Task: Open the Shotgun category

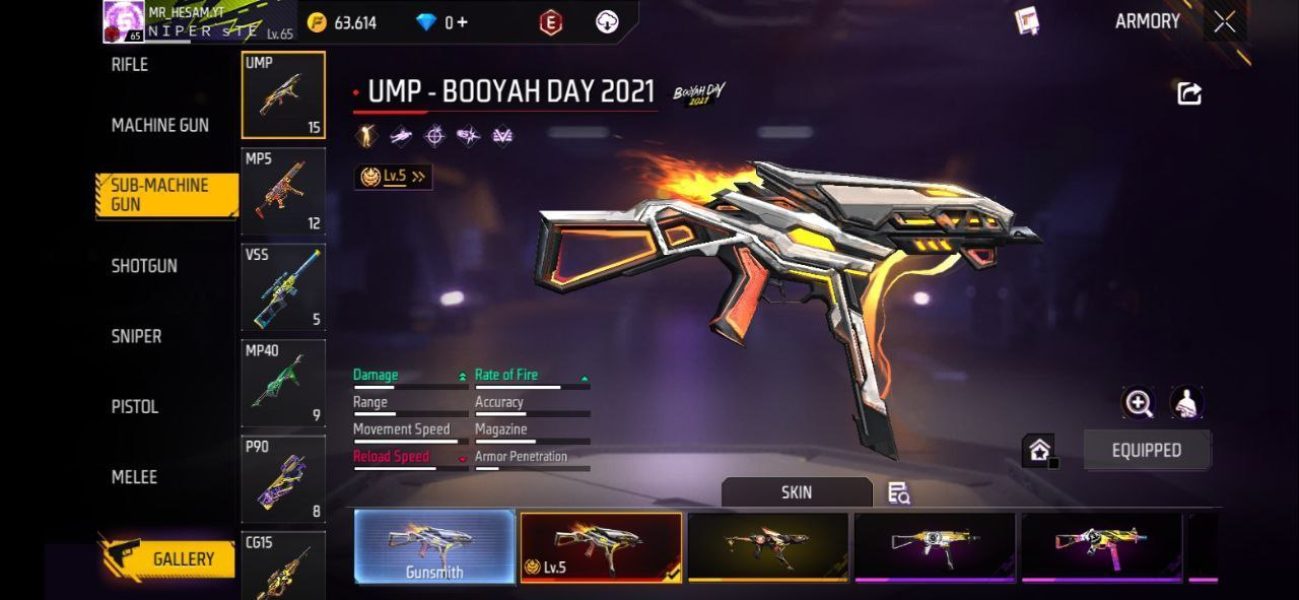Action: pos(144,266)
